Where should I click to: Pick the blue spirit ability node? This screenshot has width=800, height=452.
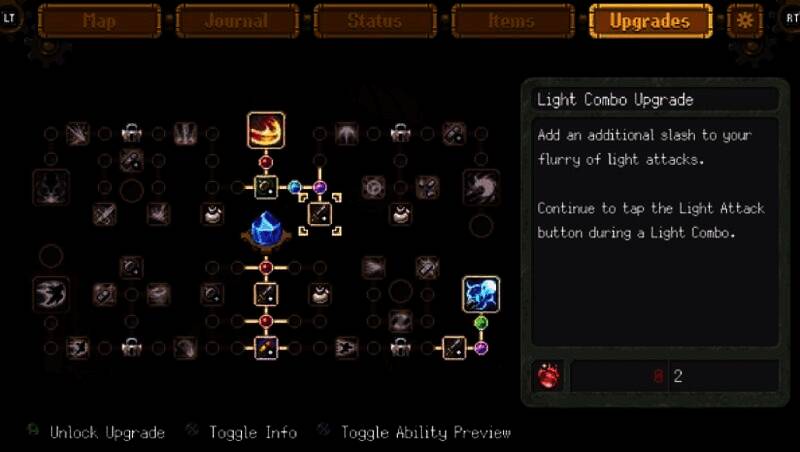481,295
